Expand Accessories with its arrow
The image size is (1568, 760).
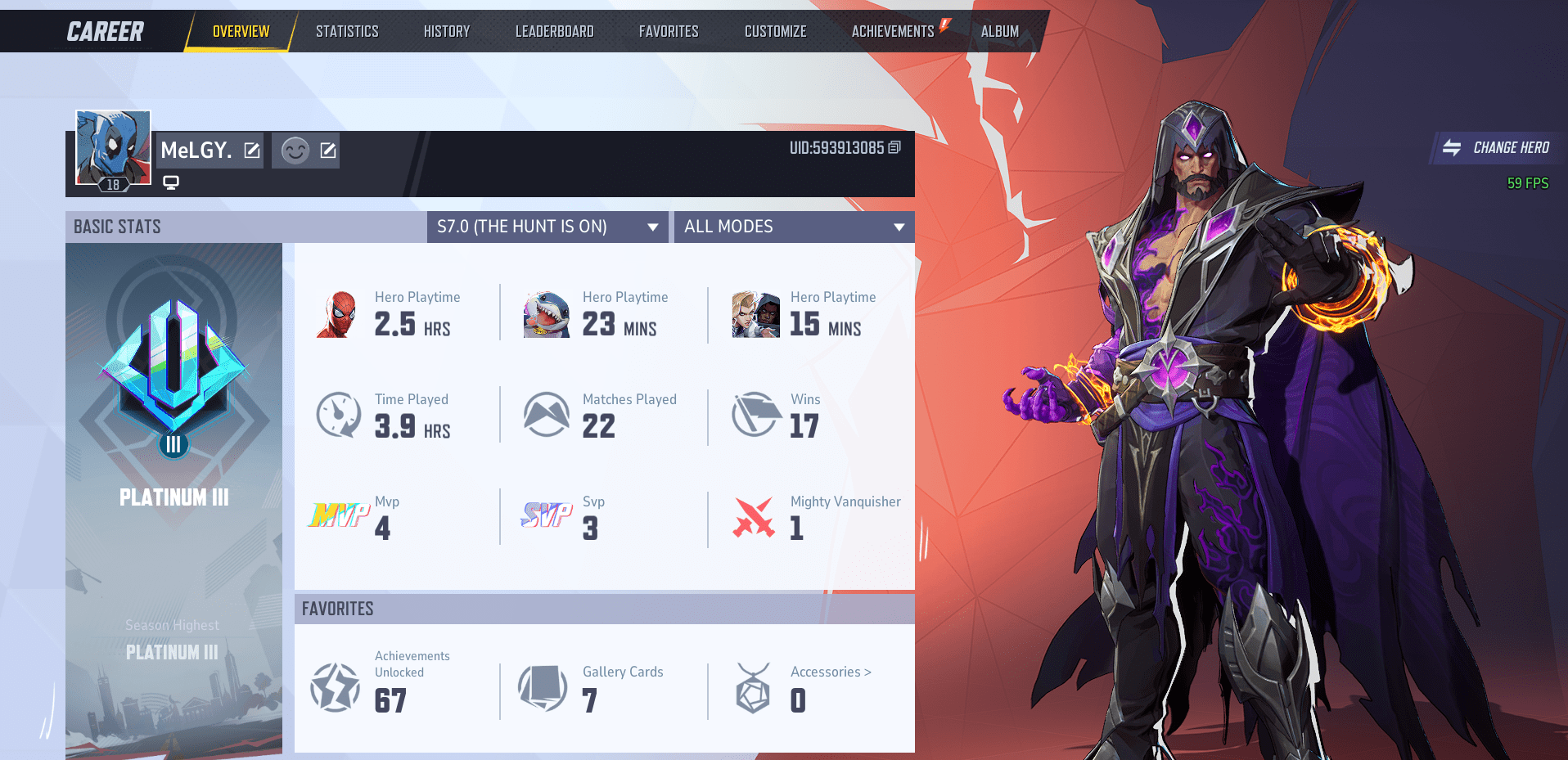coord(869,672)
